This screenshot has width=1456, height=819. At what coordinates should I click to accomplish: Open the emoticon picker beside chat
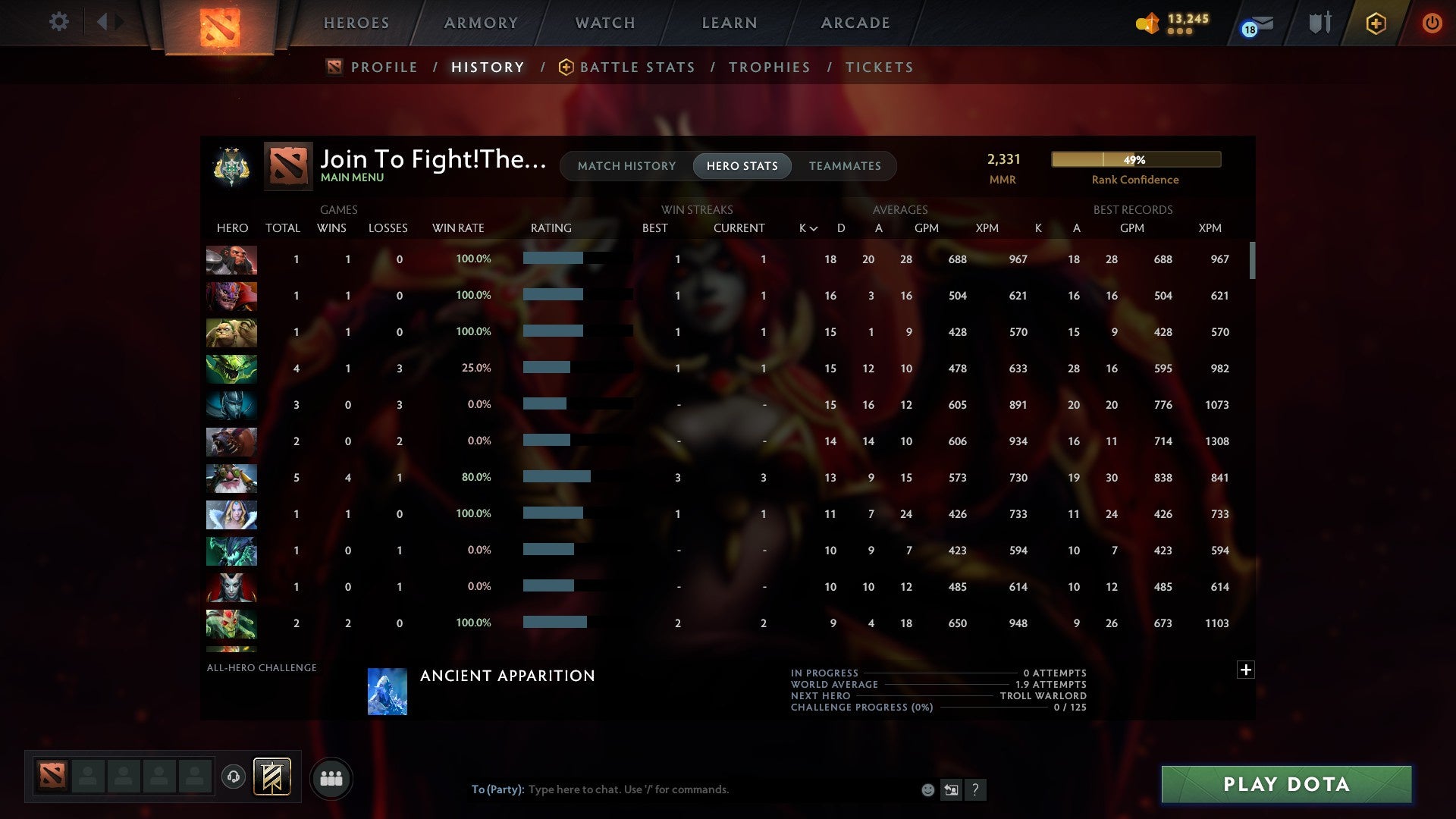928,789
